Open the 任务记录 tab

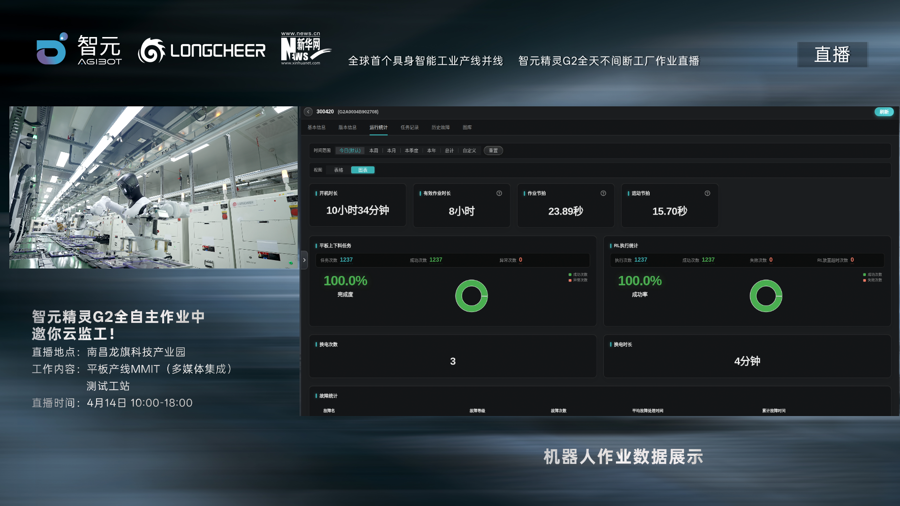click(410, 128)
